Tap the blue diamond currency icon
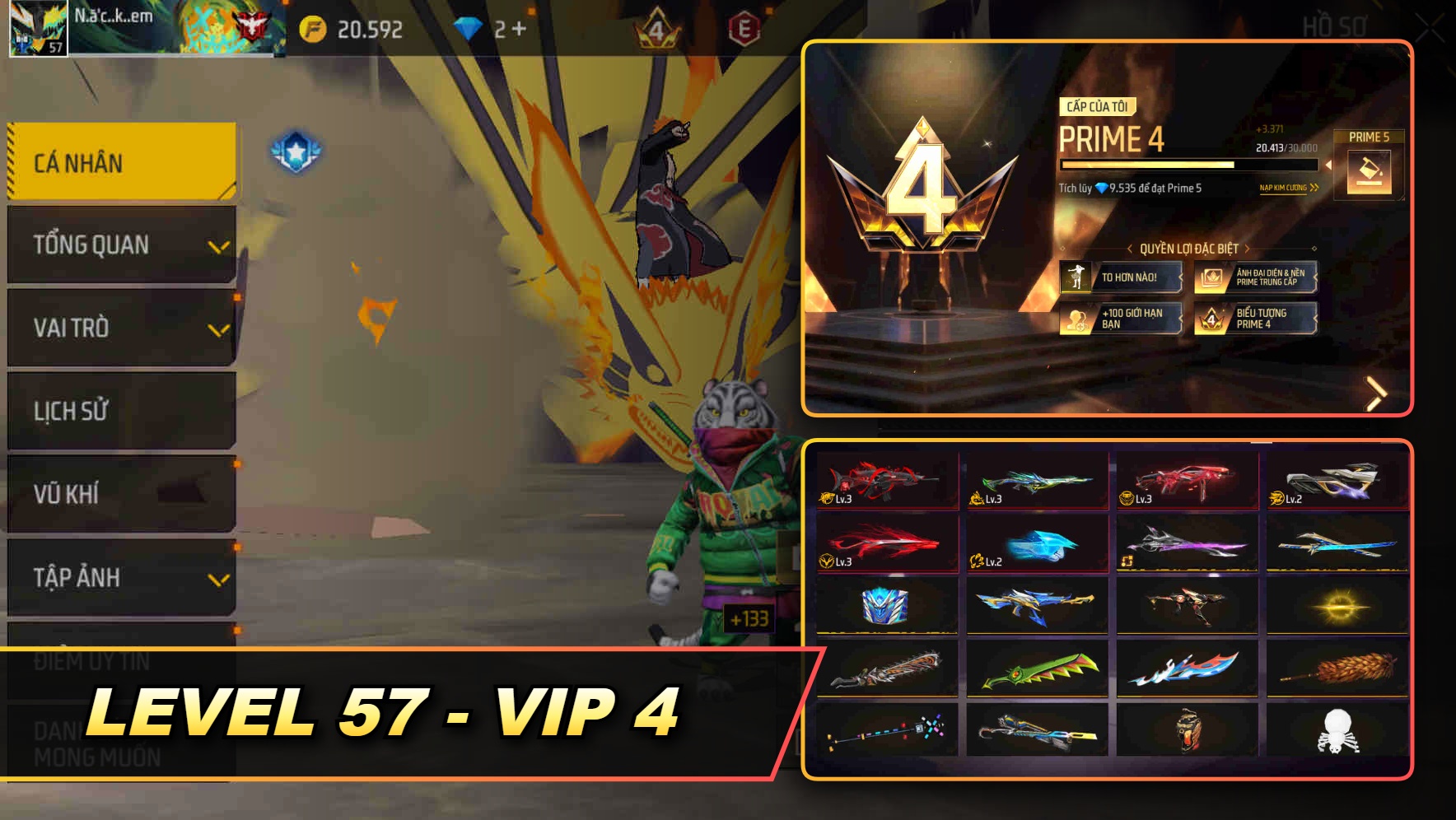This screenshot has width=1456, height=820. click(467, 27)
